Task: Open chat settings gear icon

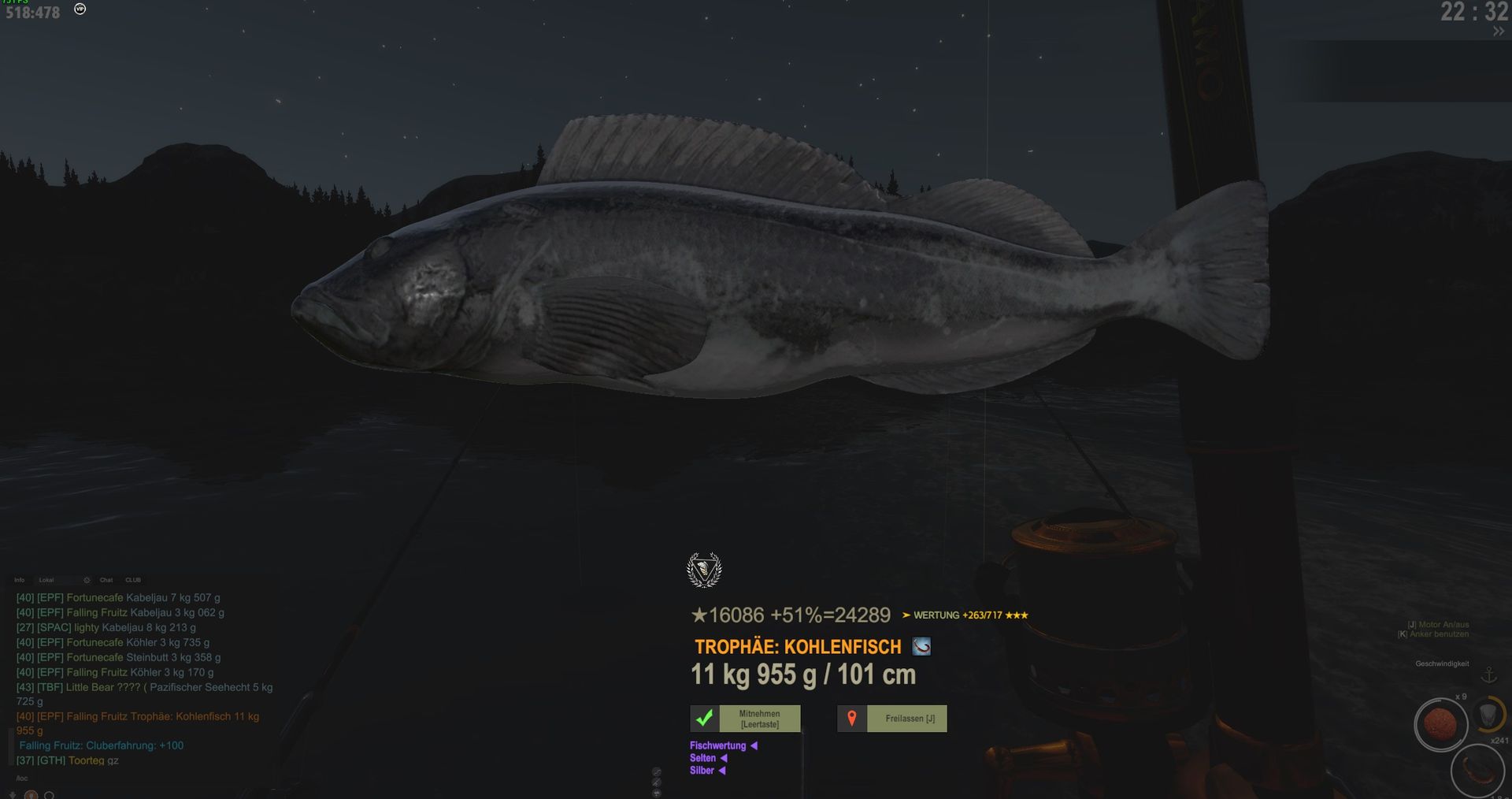Action: [87, 580]
